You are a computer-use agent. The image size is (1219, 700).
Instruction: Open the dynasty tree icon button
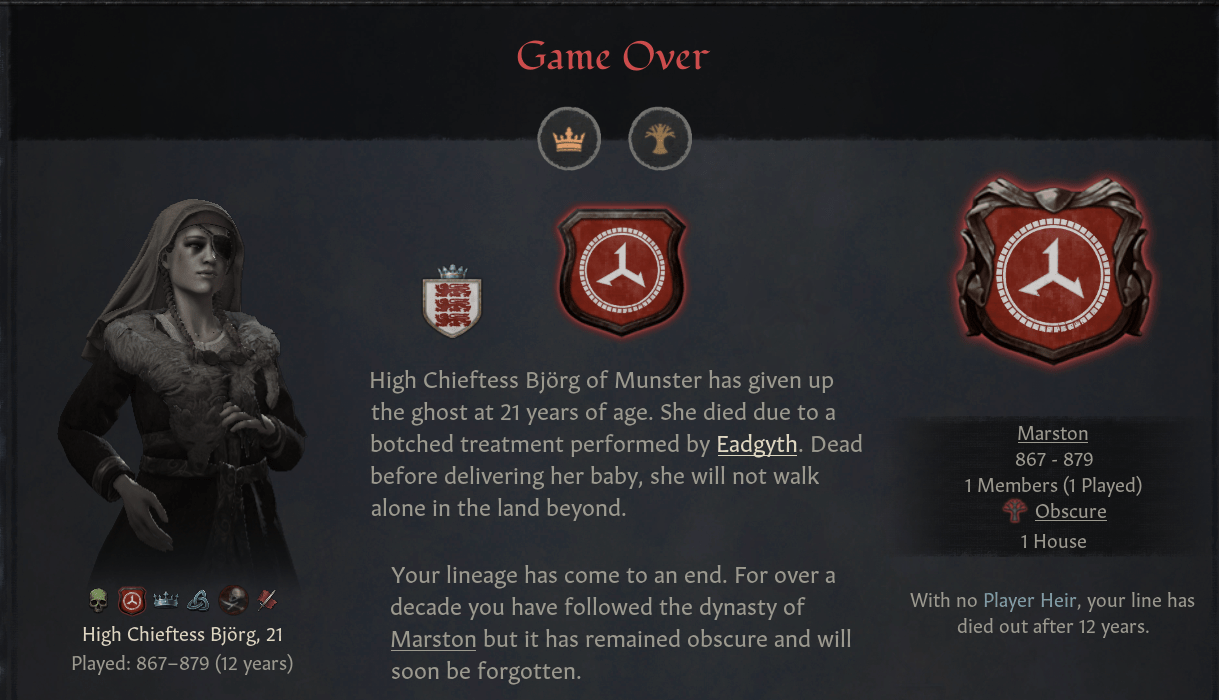click(660, 139)
